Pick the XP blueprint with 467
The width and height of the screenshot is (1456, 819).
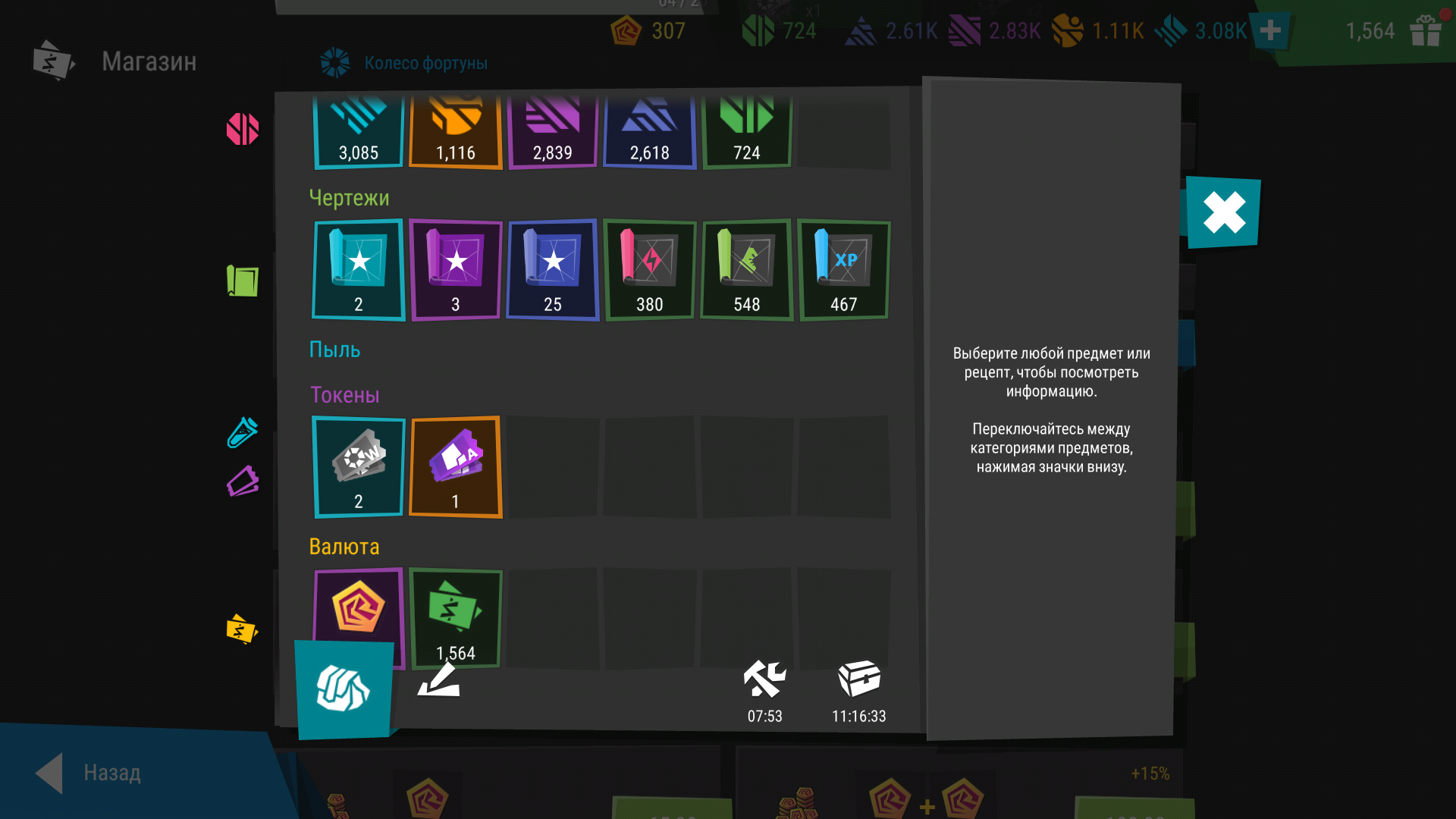(844, 270)
